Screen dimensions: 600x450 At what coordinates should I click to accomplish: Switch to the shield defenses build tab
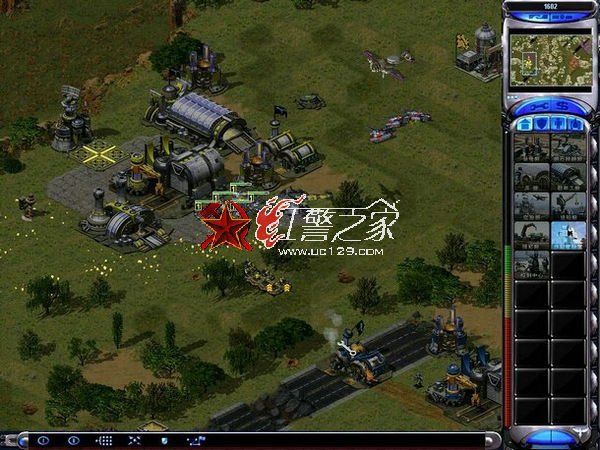tap(543, 123)
